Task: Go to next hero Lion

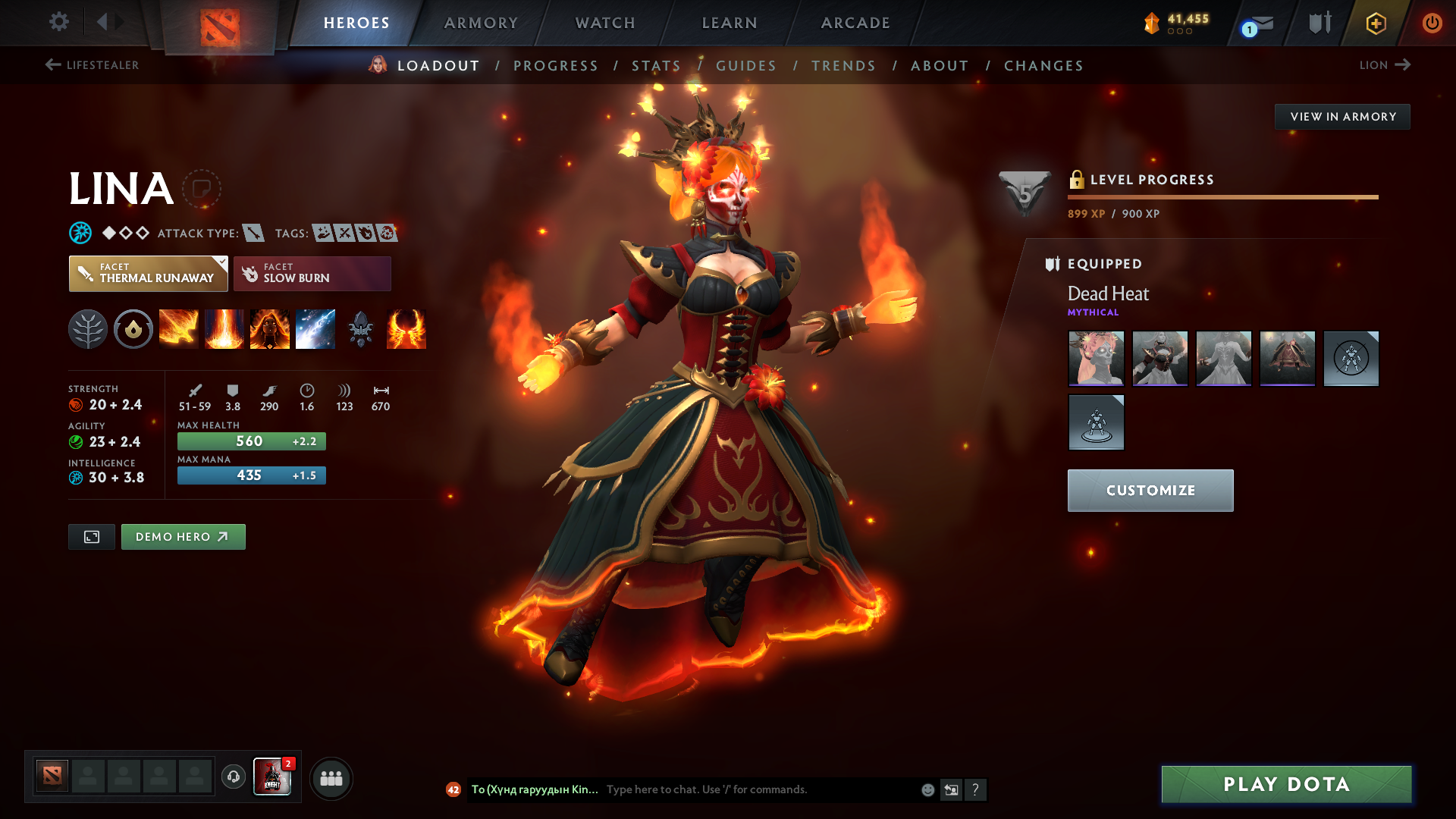Action: coord(1384,65)
